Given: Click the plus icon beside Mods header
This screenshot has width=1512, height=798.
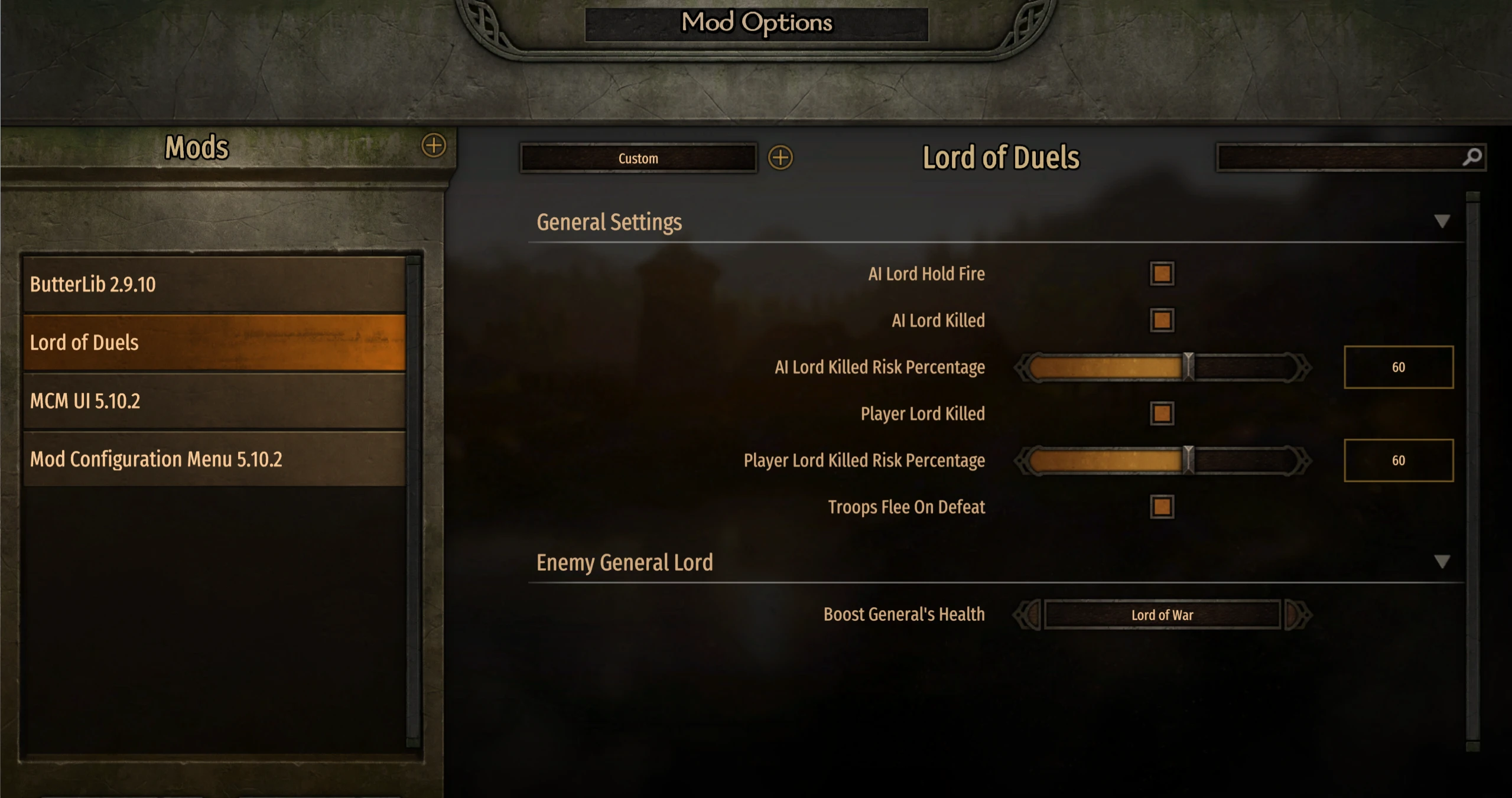Looking at the screenshot, I should [434, 145].
